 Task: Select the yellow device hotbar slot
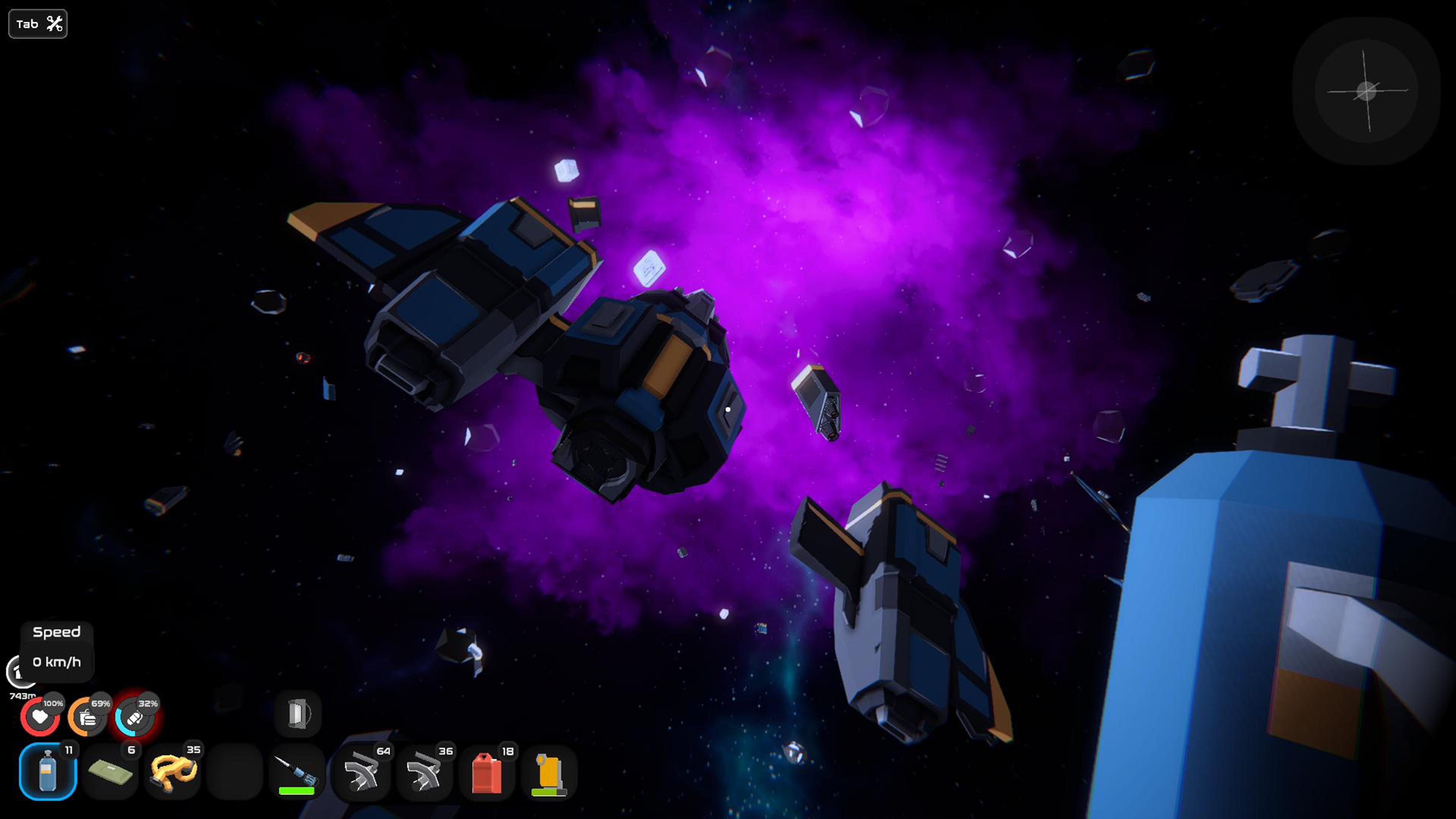(x=549, y=772)
